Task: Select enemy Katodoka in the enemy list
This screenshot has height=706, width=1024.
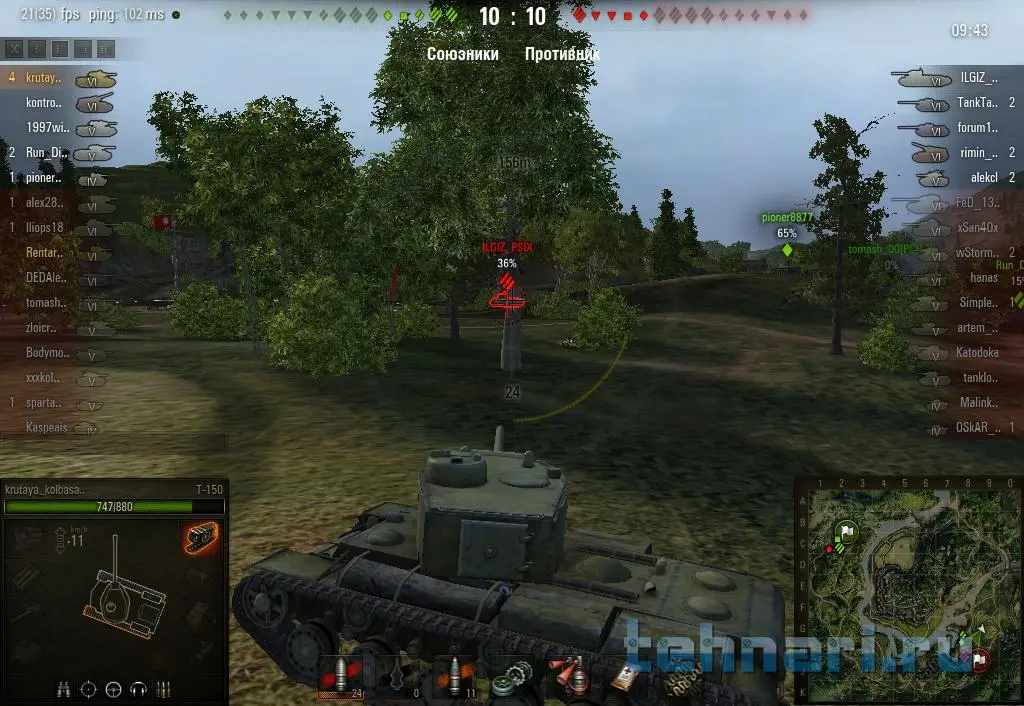Action: click(x=977, y=353)
